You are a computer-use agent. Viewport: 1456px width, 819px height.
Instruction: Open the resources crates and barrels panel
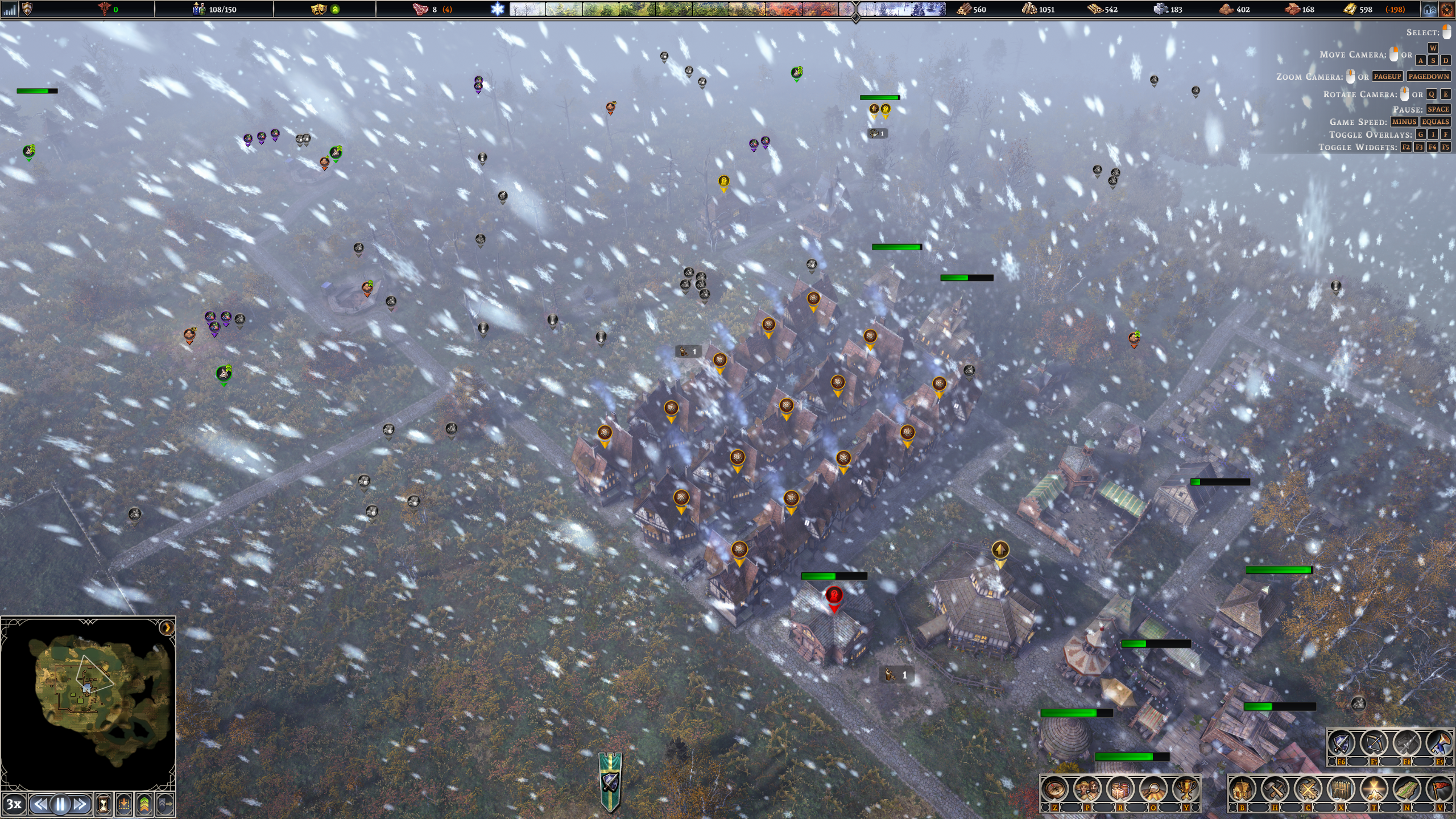coord(1120,789)
